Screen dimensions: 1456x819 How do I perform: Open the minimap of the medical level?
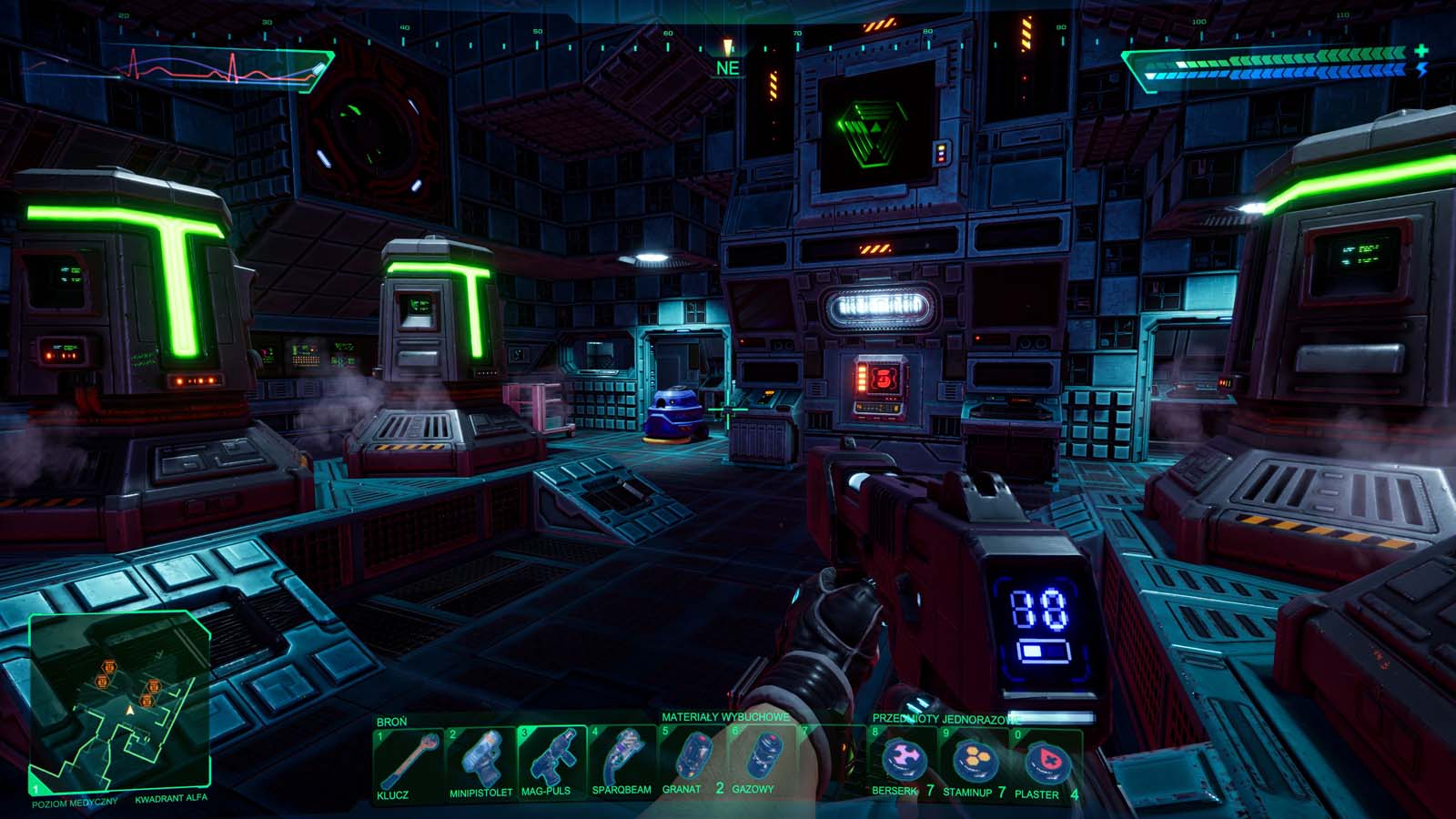coord(120,701)
